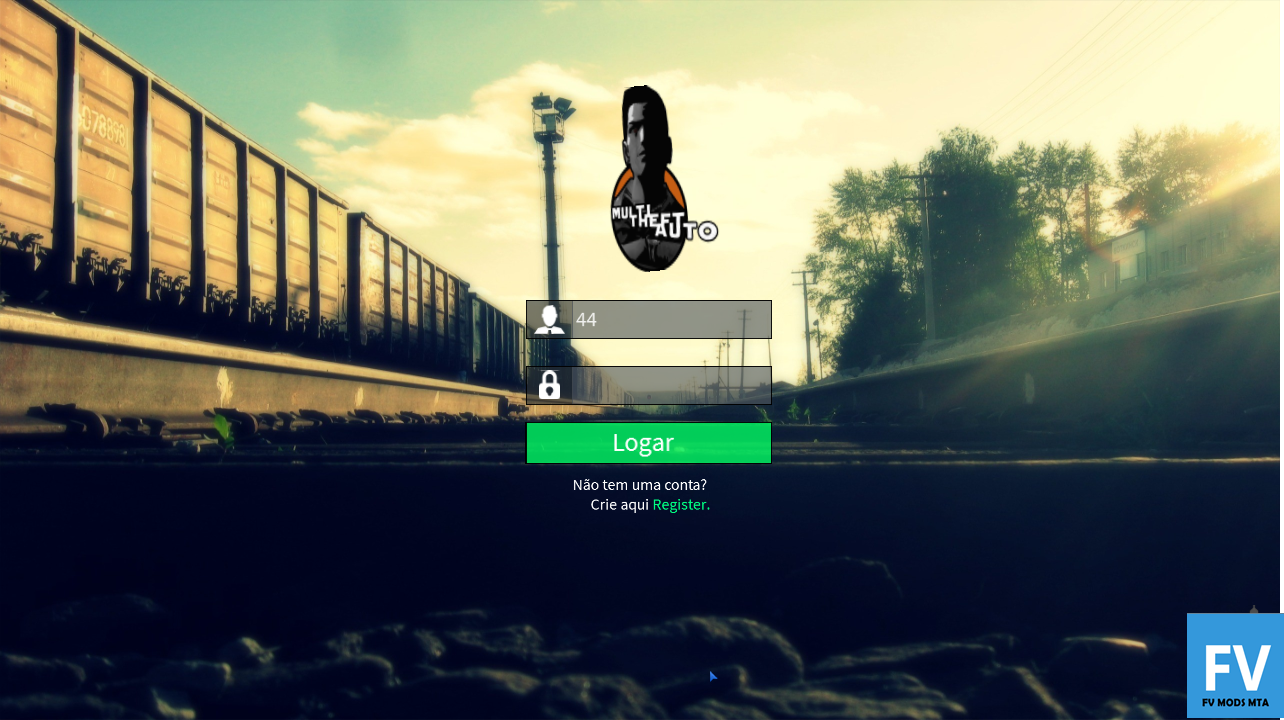Click the Logar button label text
Viewport: 1284px width, 720px height.
[644, 442]
